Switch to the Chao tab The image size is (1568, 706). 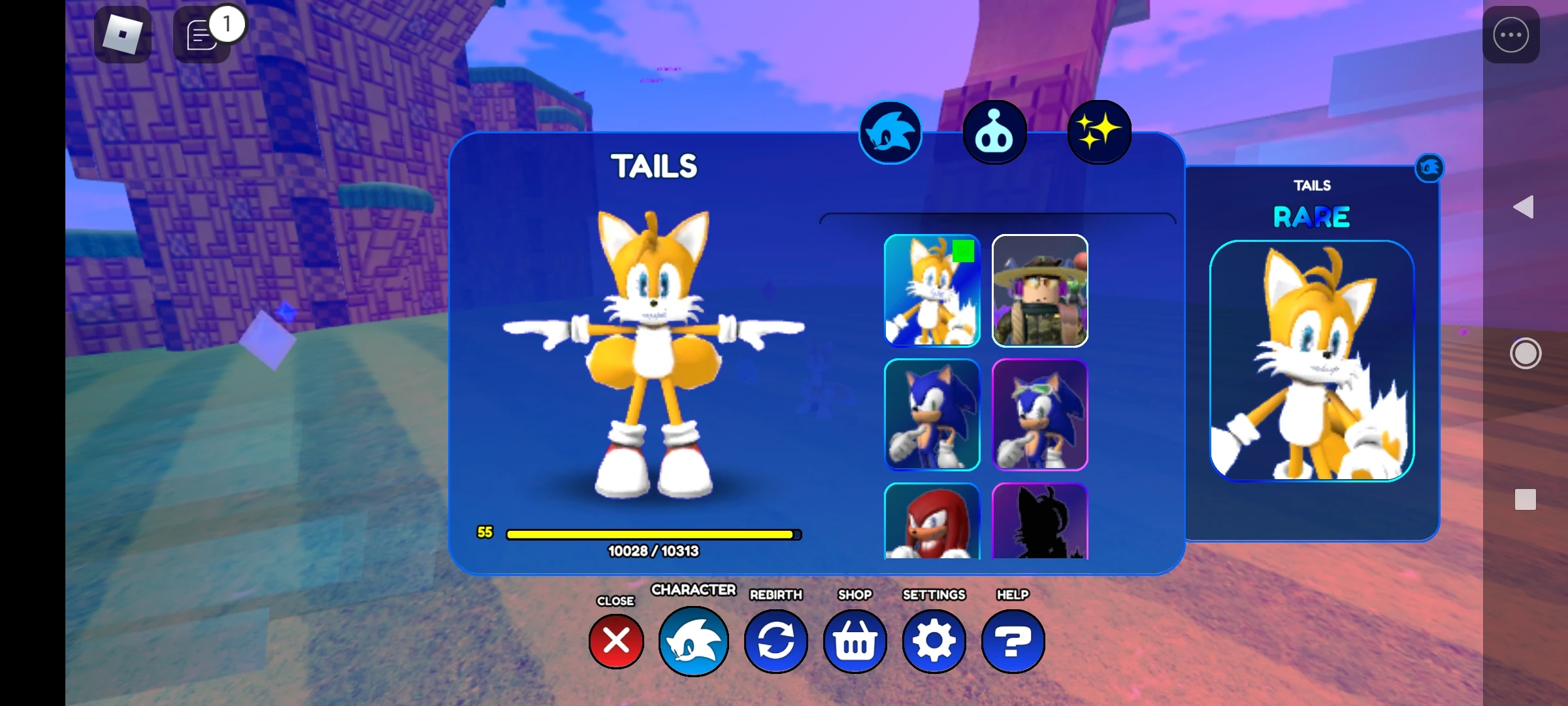(994, 131)
